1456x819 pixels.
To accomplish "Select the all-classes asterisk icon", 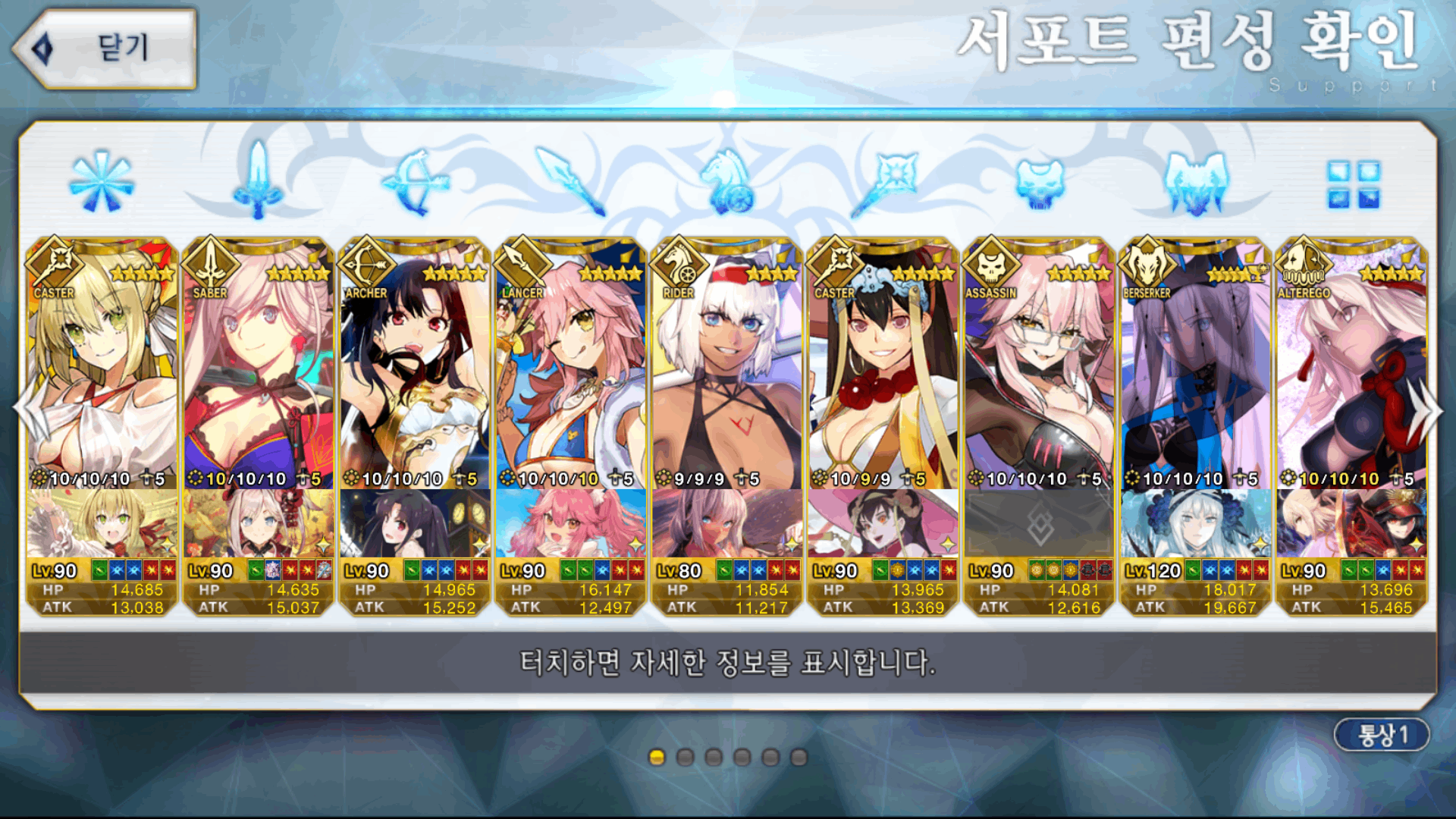I will coord(102,182).
